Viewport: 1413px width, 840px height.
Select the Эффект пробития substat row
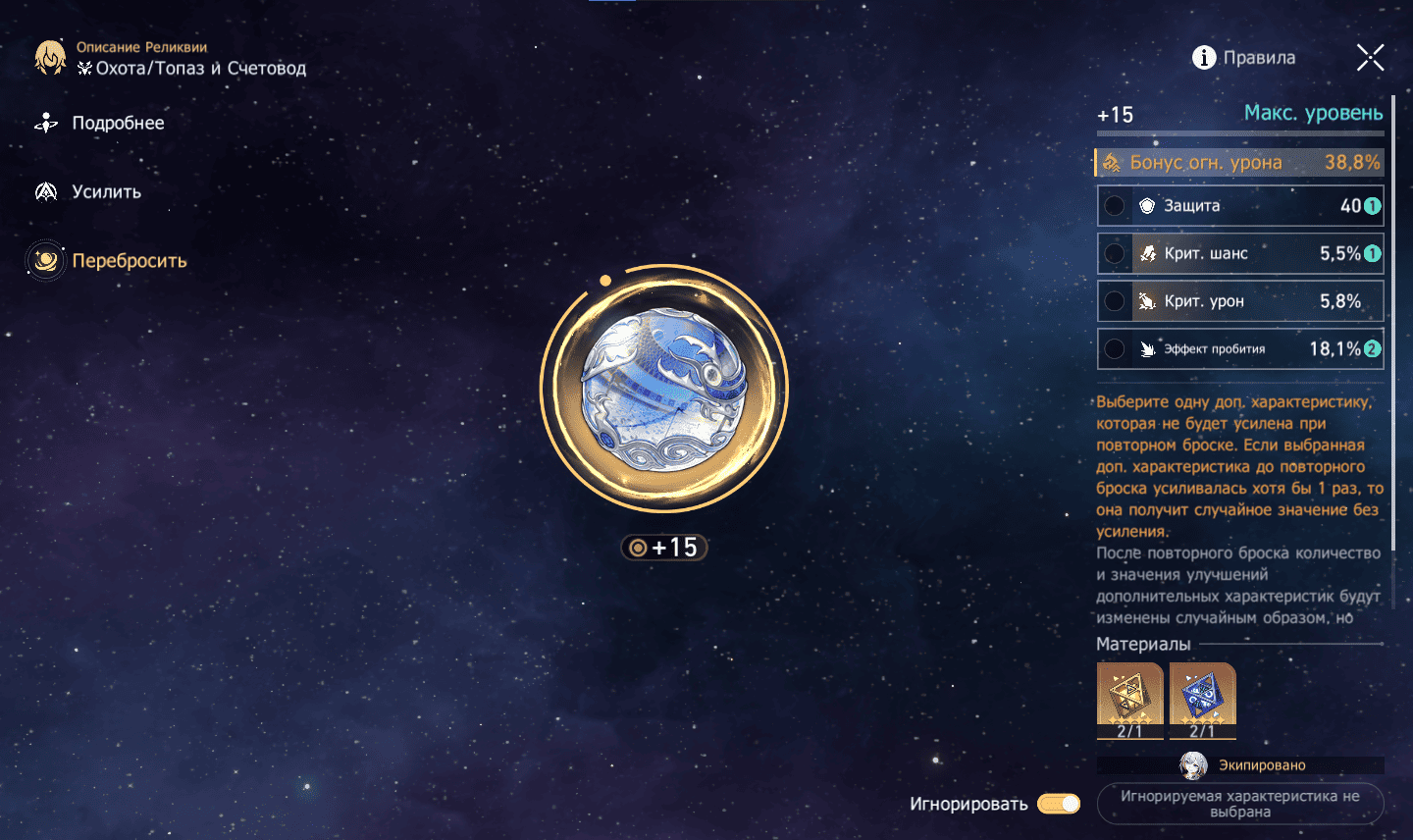(1240, 349)
